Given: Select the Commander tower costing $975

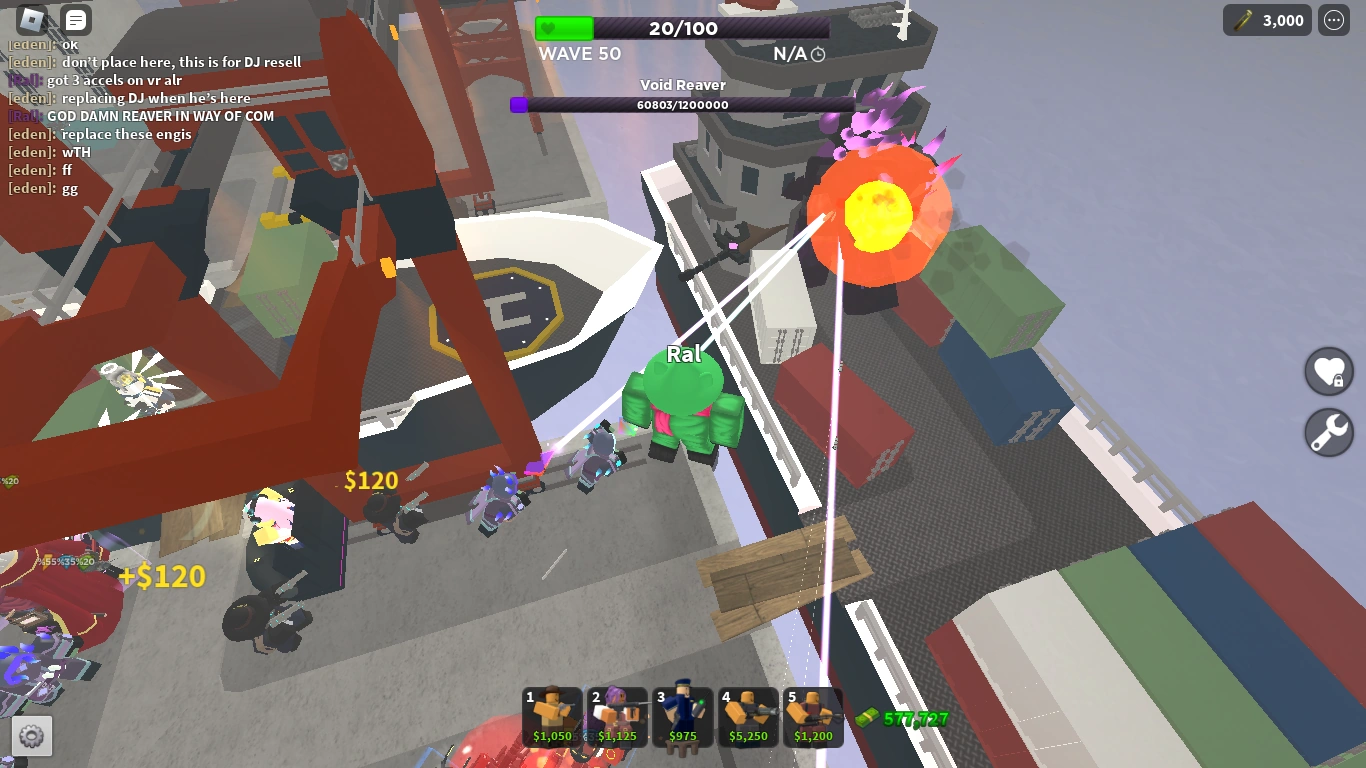Looking at the screenshot, I should (682, 717).
